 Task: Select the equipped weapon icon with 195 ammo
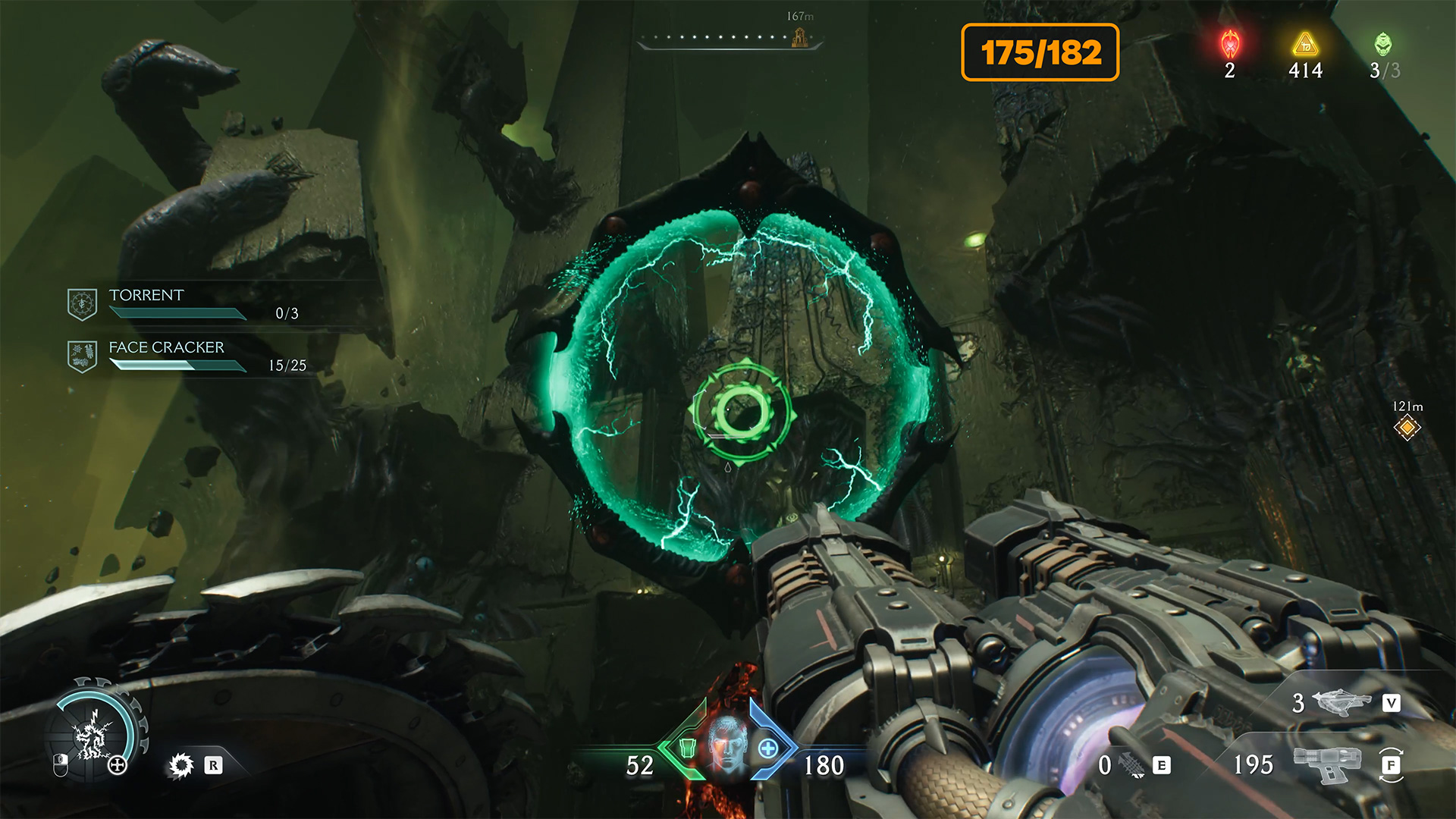coord(1326,763)
